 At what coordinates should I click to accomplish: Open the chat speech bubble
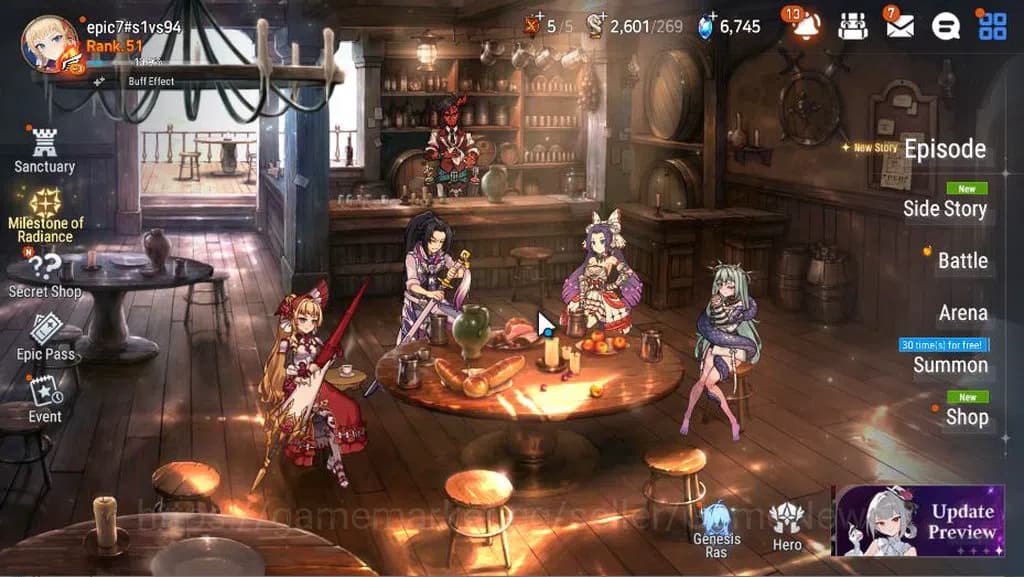(946, 26)
